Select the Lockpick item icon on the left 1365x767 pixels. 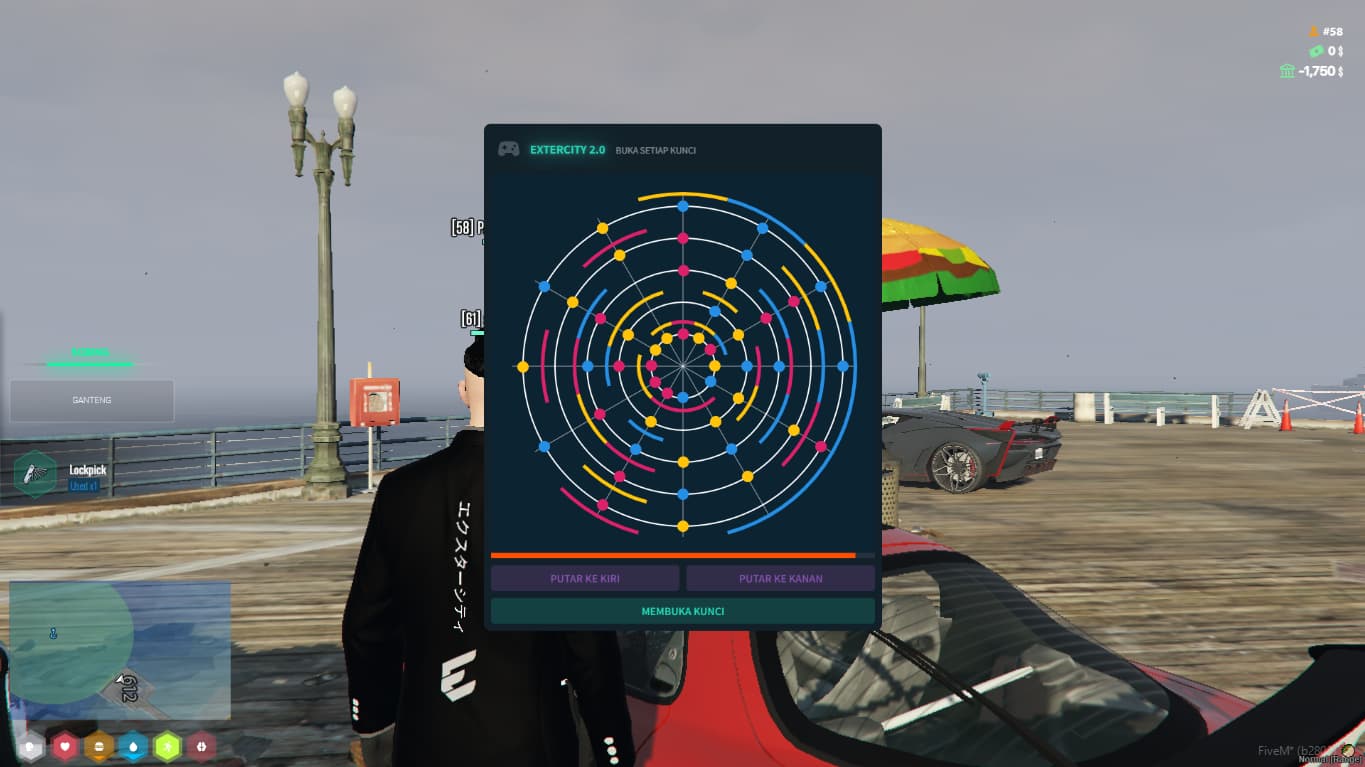pyautogui.click(x=37, y=474)
